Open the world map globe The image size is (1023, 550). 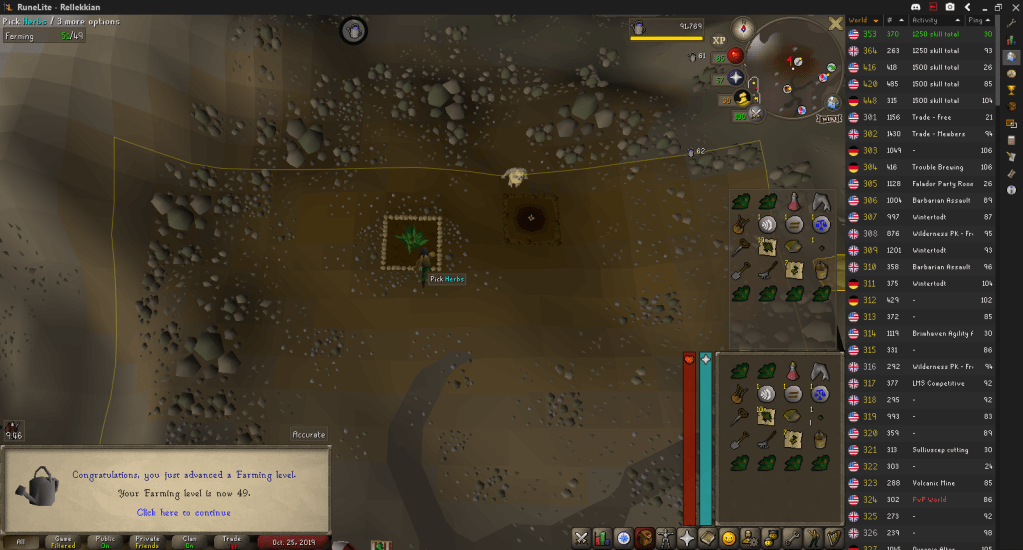pyautogui.click(x=832, y=102)
